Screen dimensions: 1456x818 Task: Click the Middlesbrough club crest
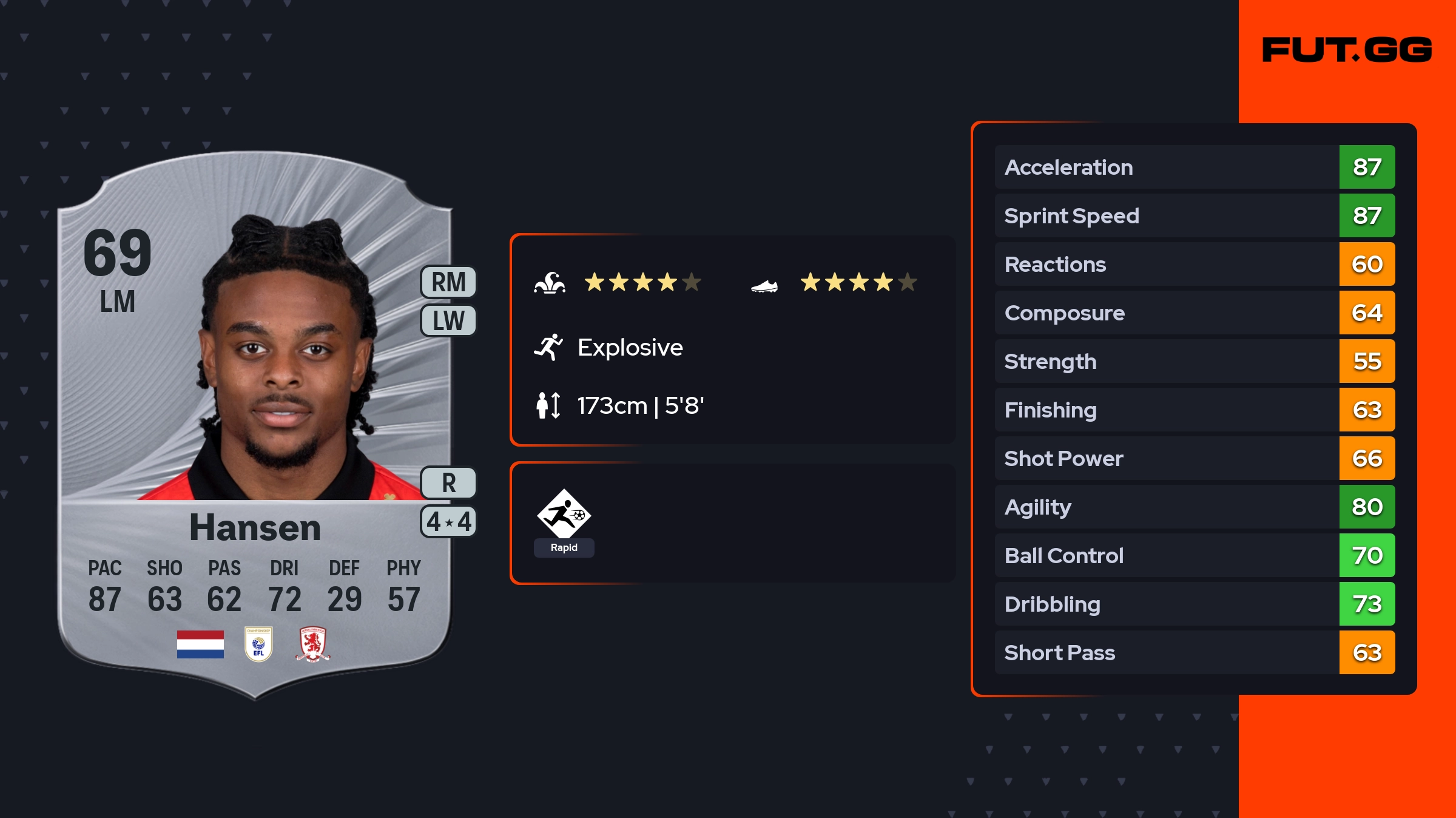[312, 644]
